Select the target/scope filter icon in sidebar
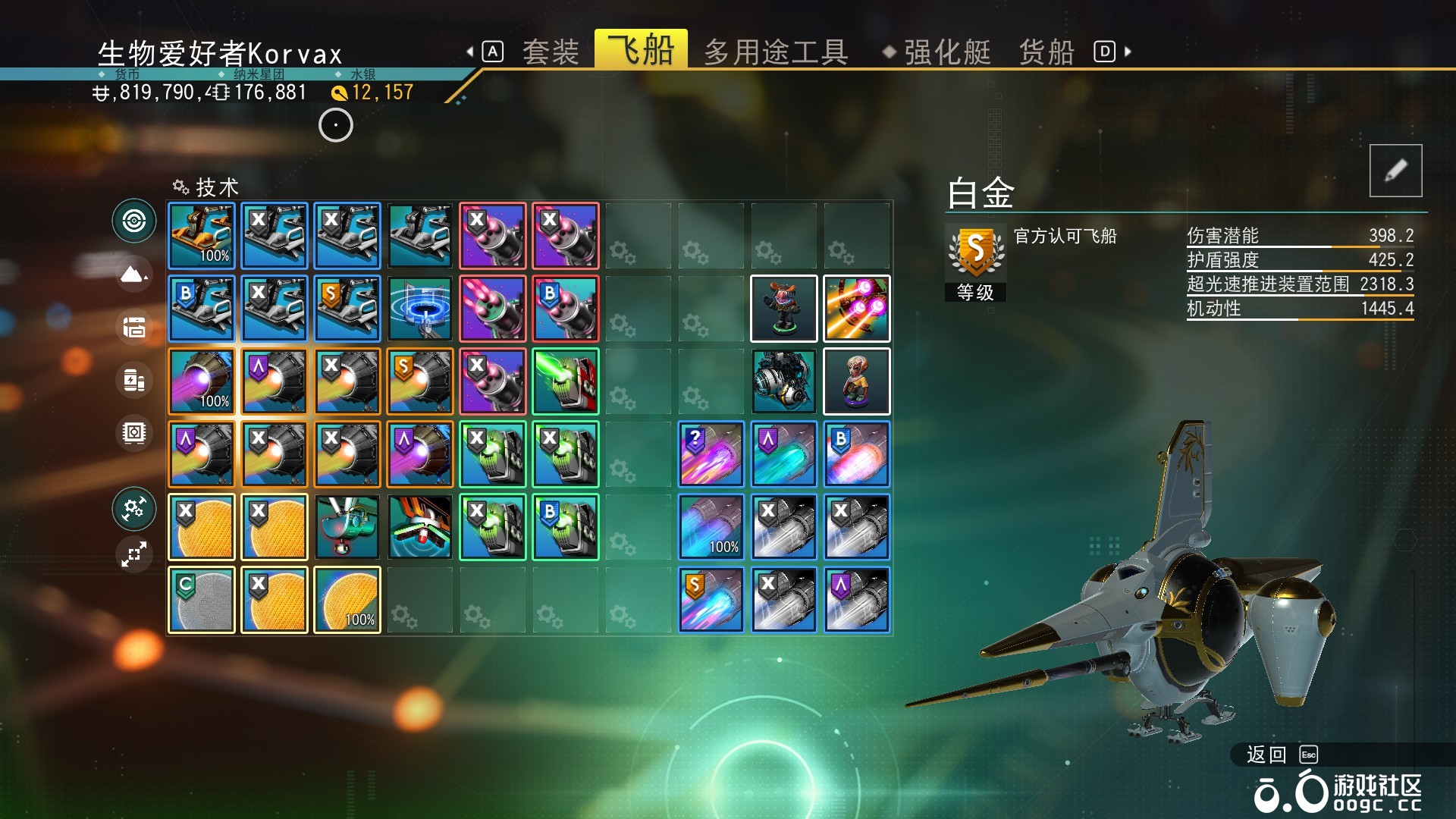The image size is (1456, 819). [x=134, y=221]
